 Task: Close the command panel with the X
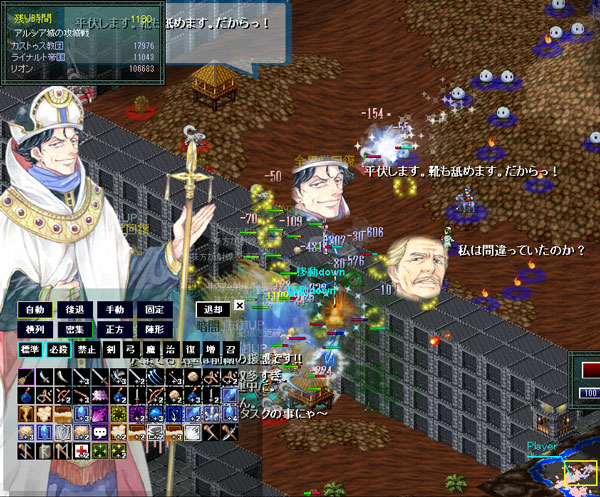point(239,306)
